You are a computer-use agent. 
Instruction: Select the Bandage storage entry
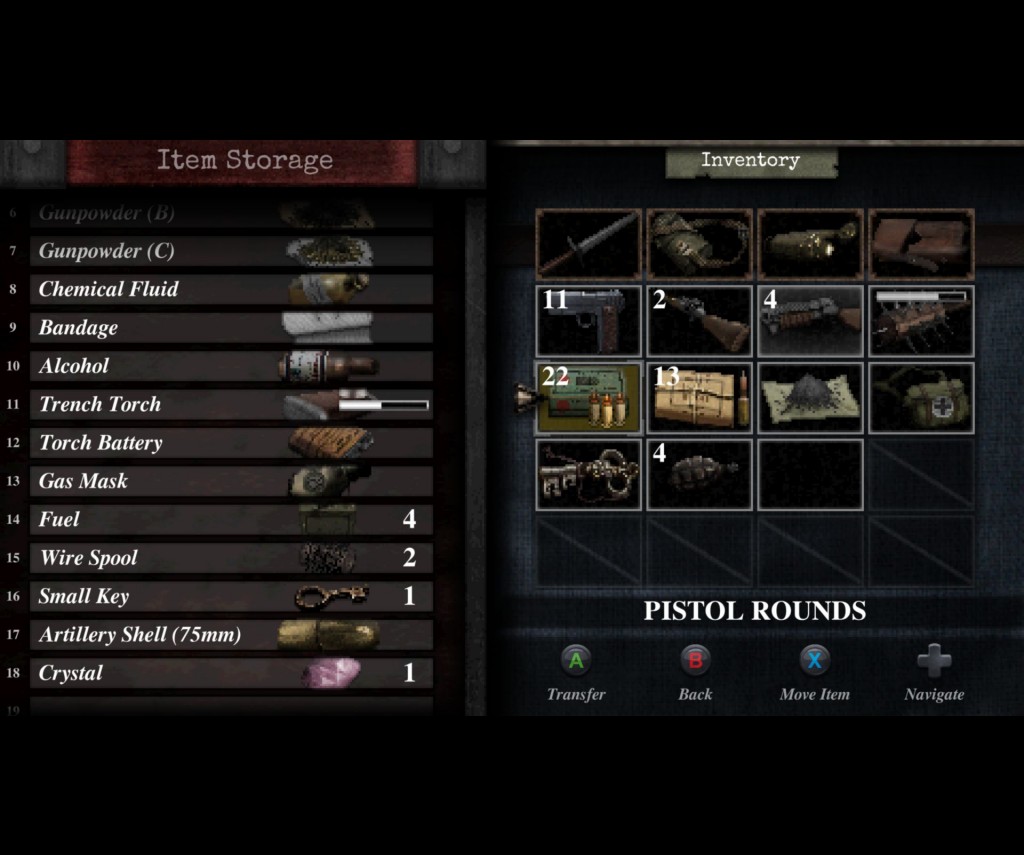[x=230, y=328]
